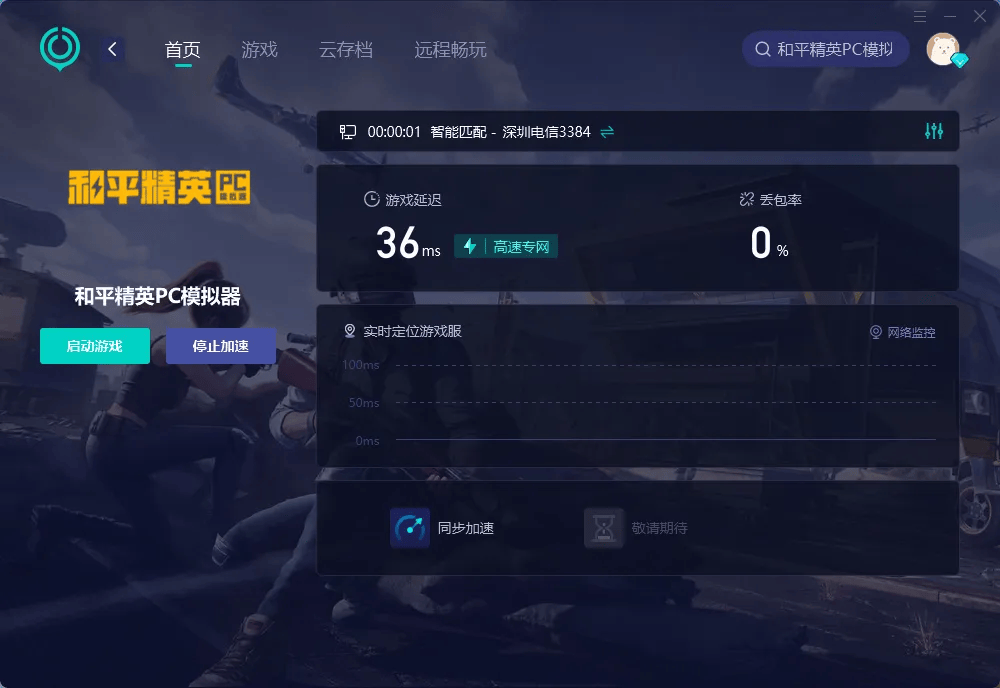
Task: Open the 游戏 games tab
Action: pyautogui.click(x=259, y=50)
